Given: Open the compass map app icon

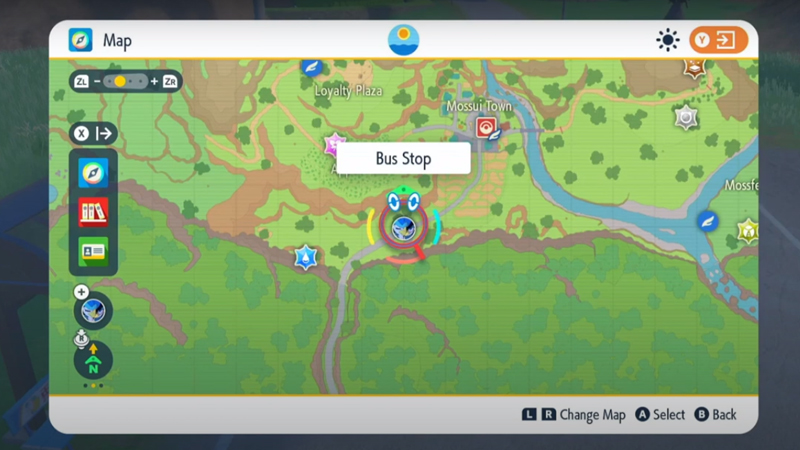Looking at the screenshot, I should click(x=93, y=174).
